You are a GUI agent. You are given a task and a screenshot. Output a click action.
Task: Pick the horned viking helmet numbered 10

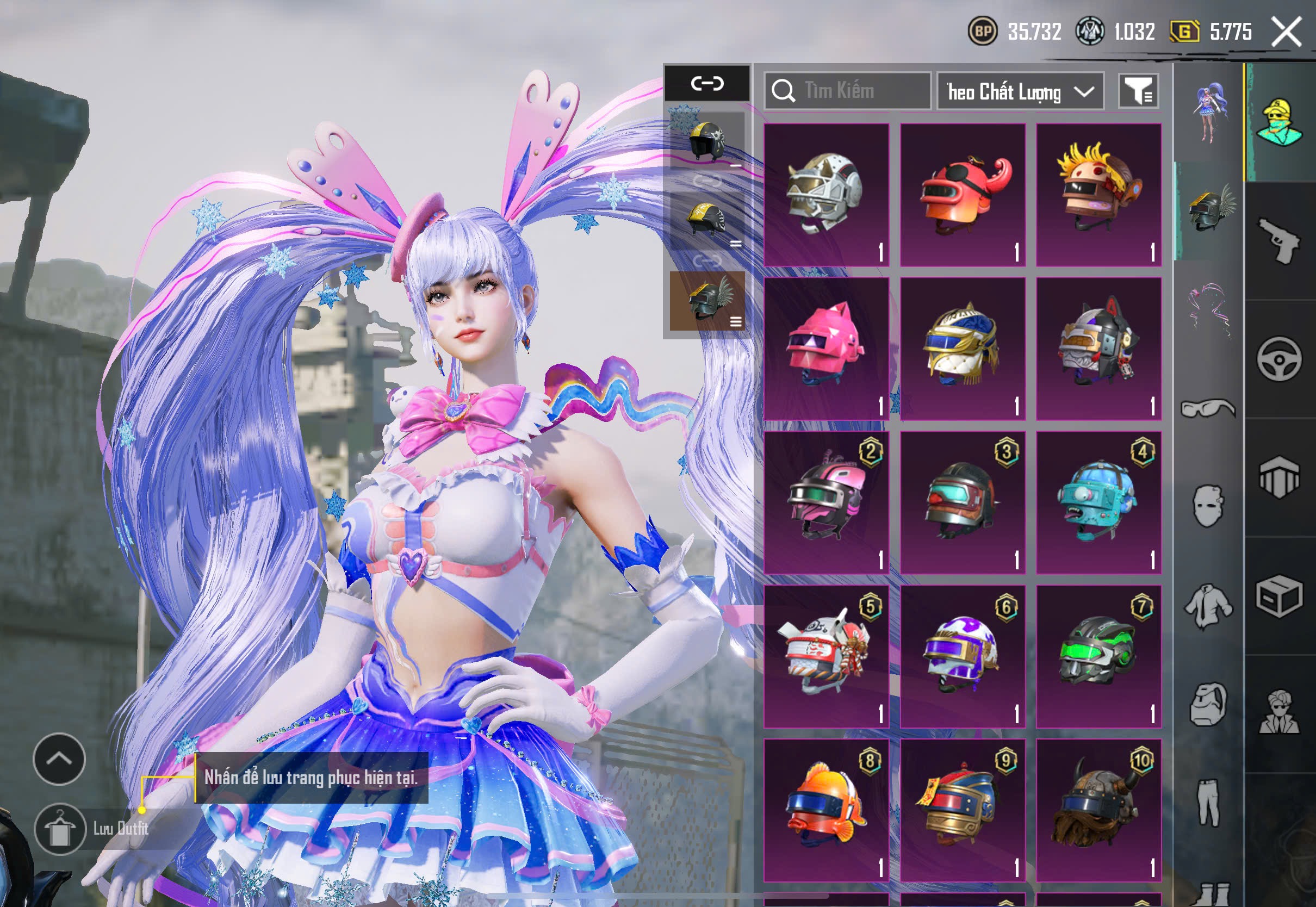tap(1098, 810)
